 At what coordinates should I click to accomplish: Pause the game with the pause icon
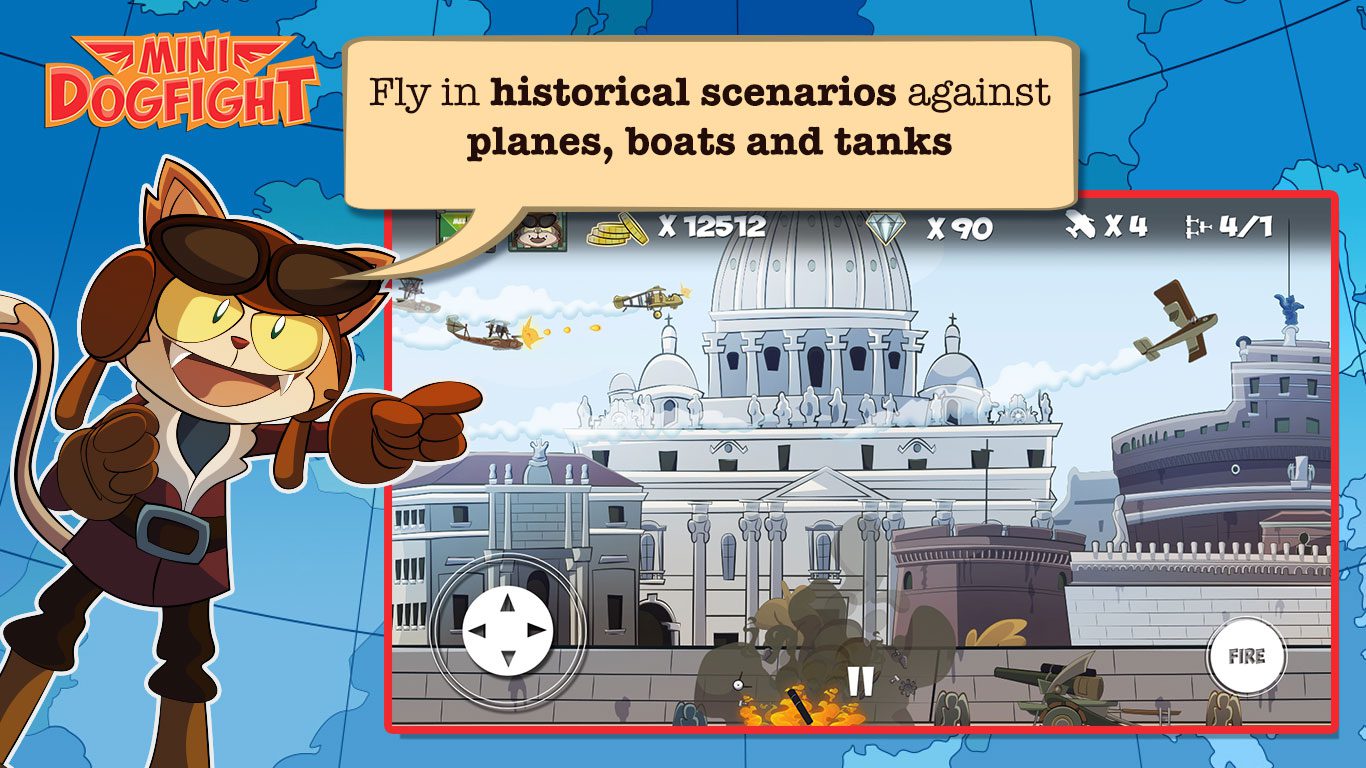point(859,681)
